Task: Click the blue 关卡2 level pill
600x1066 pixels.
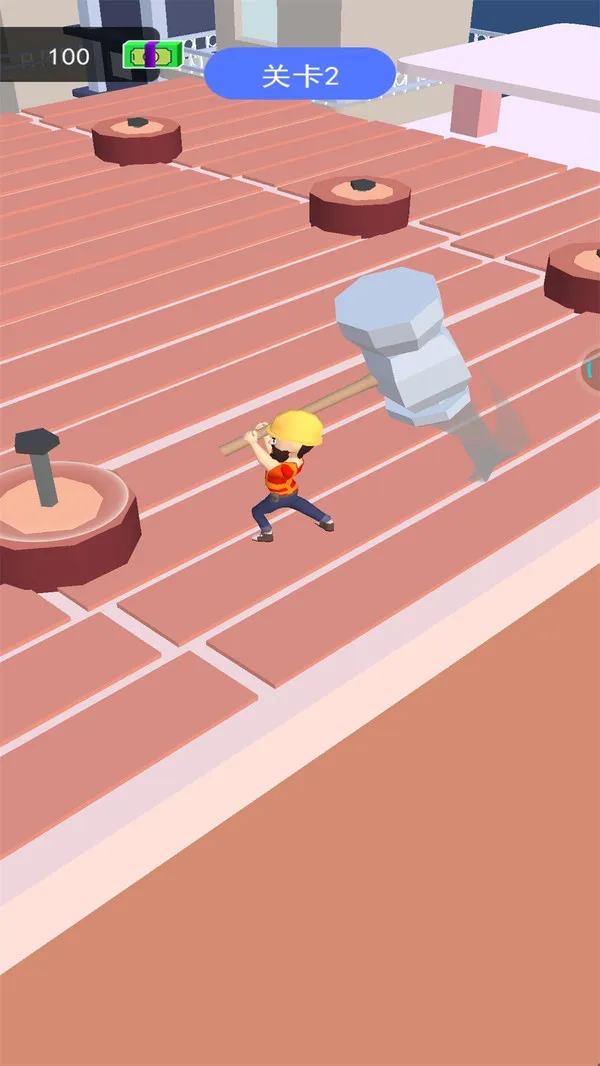Action: click(x=300, y=76)
